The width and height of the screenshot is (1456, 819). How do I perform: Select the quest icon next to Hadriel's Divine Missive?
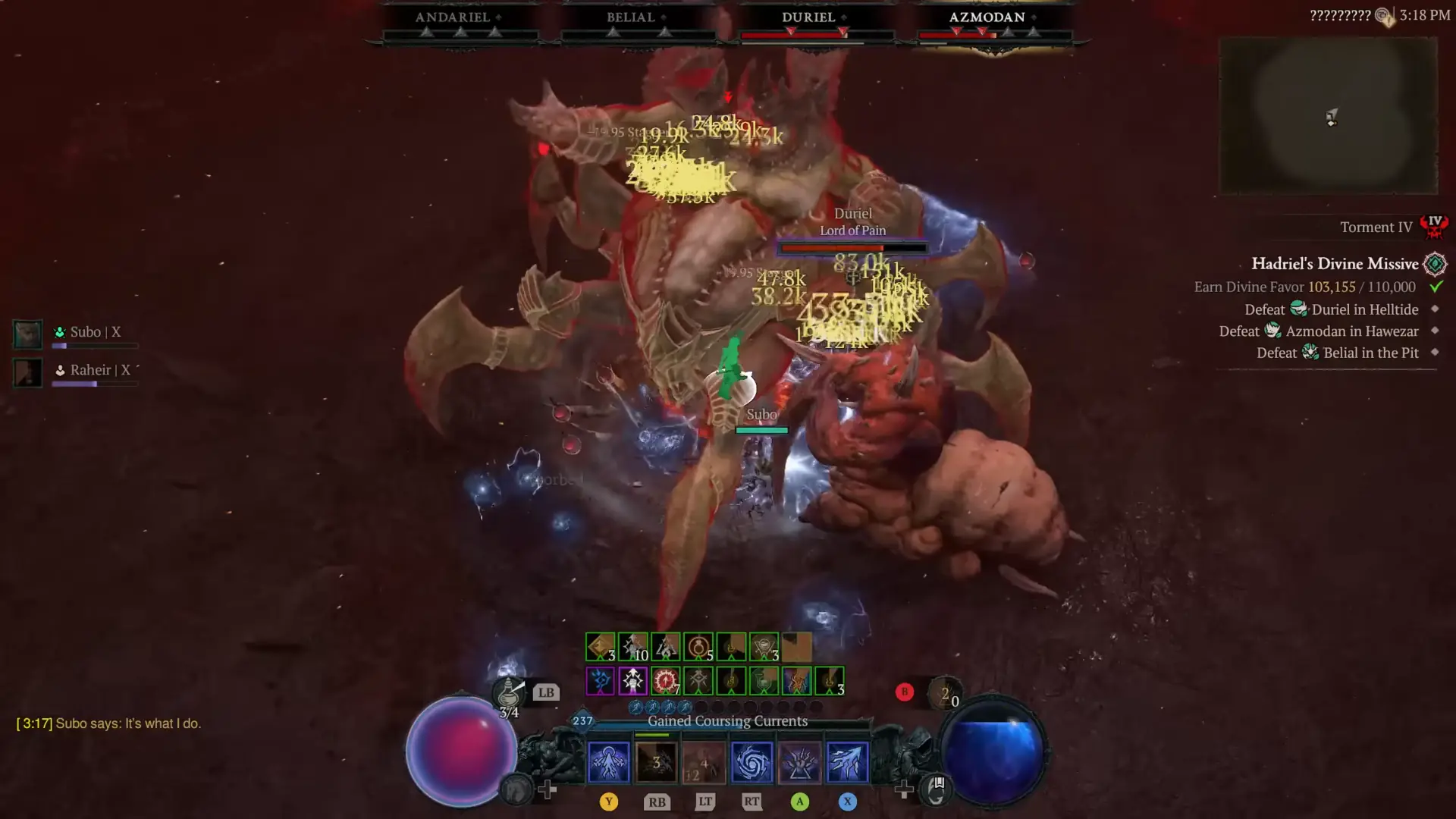tap(1436, 264)
